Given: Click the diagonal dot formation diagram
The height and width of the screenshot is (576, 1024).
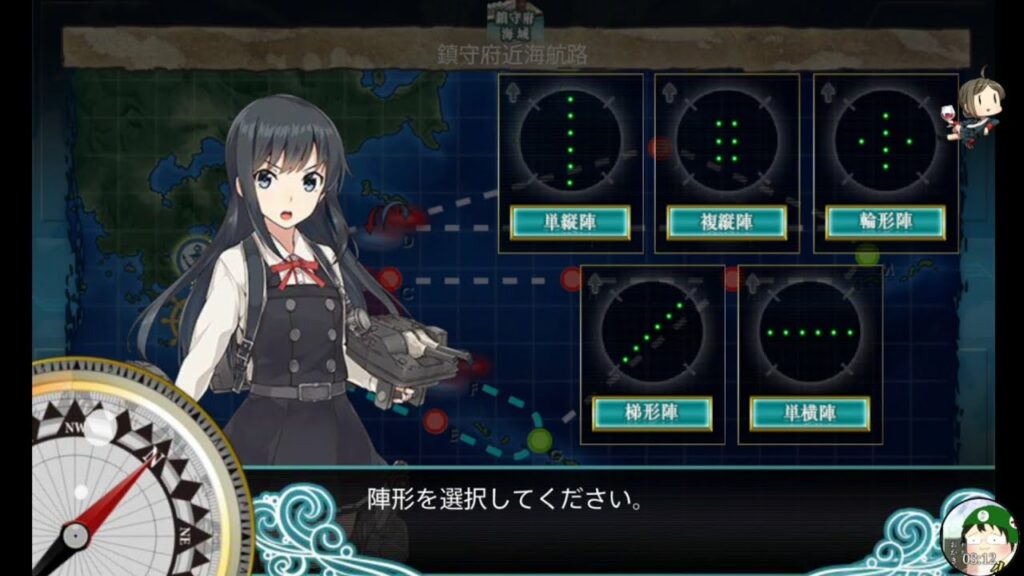Looking at the screenshot, I should pos(652,331).
